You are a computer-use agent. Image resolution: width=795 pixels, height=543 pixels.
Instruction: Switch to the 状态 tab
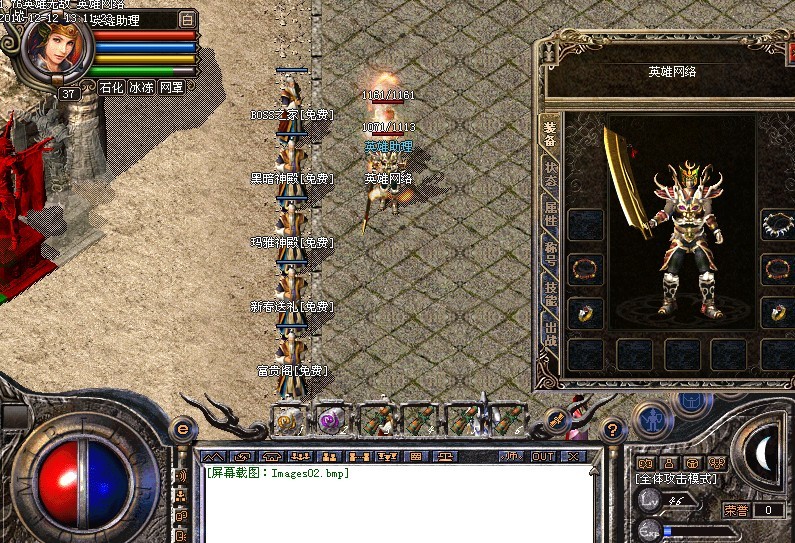(x=551, y=174)
